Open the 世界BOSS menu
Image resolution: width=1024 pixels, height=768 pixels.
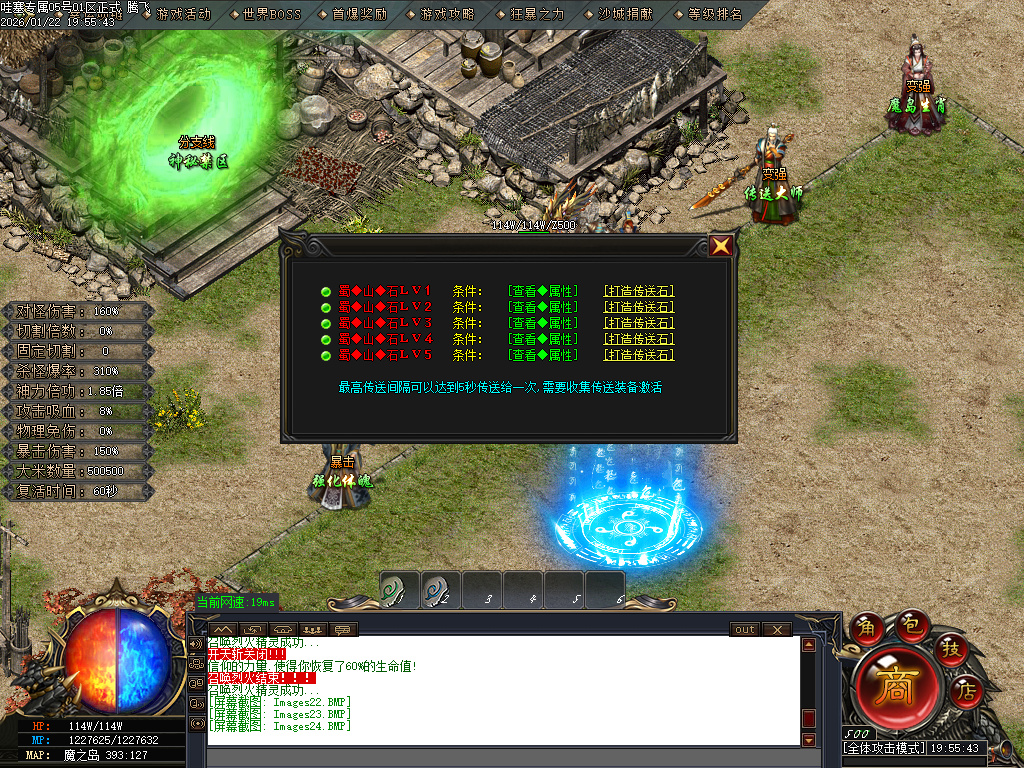pyautogui.click(x=266, y=14)
